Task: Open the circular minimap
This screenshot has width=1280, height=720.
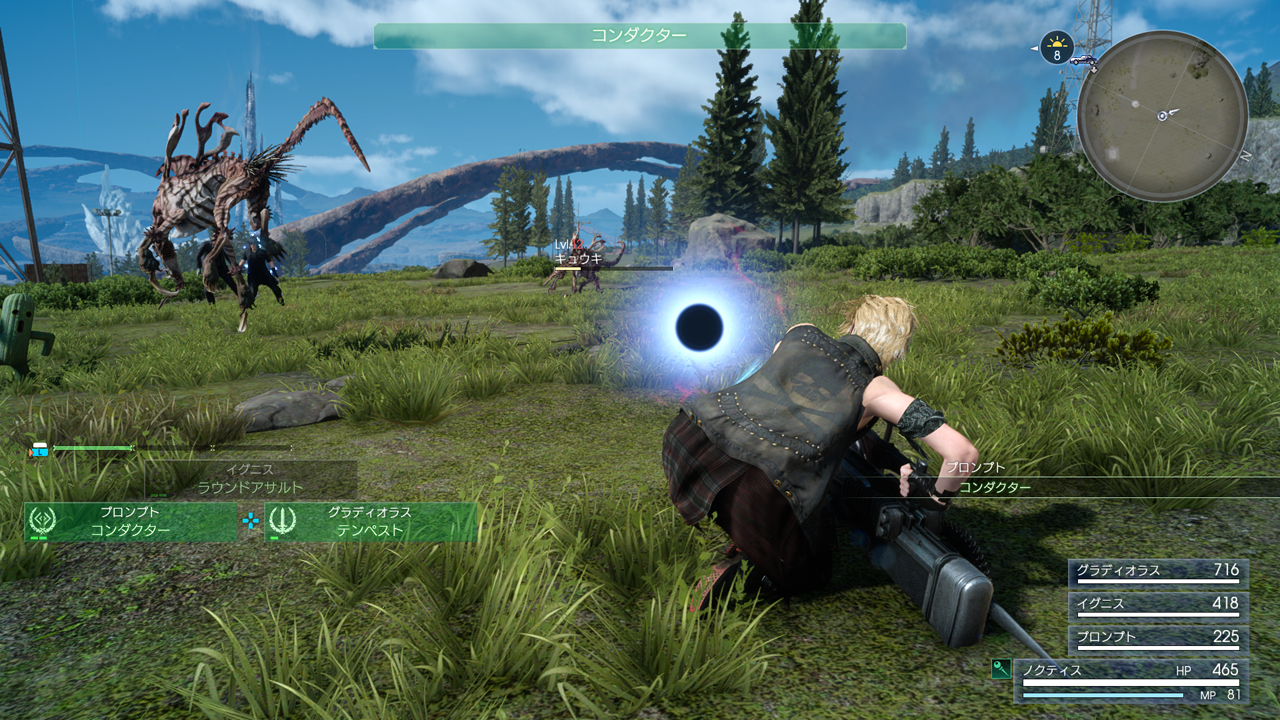Action: [1162, 116]
